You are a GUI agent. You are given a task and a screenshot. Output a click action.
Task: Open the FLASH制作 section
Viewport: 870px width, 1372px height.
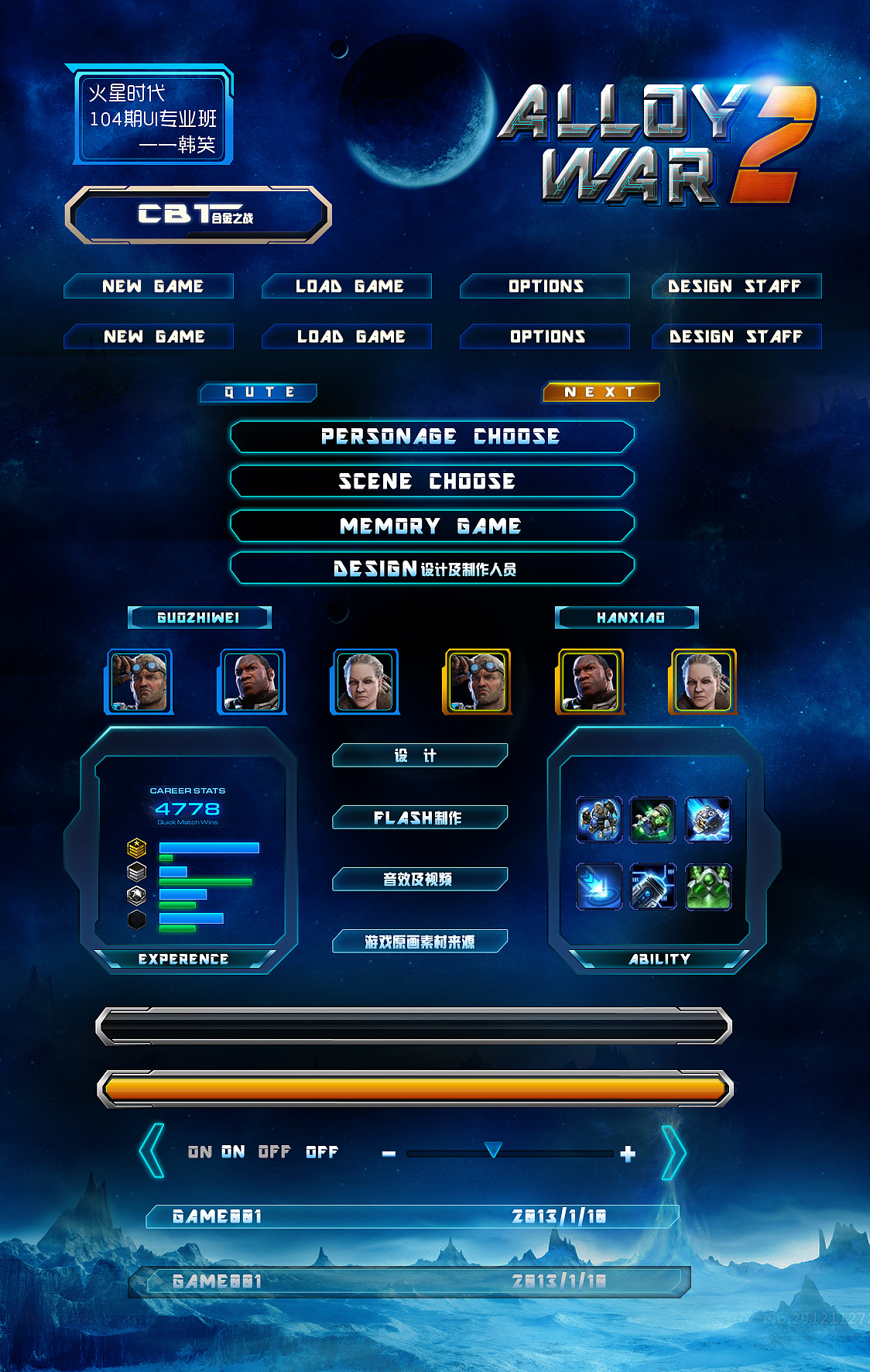[x=420, y=818]
